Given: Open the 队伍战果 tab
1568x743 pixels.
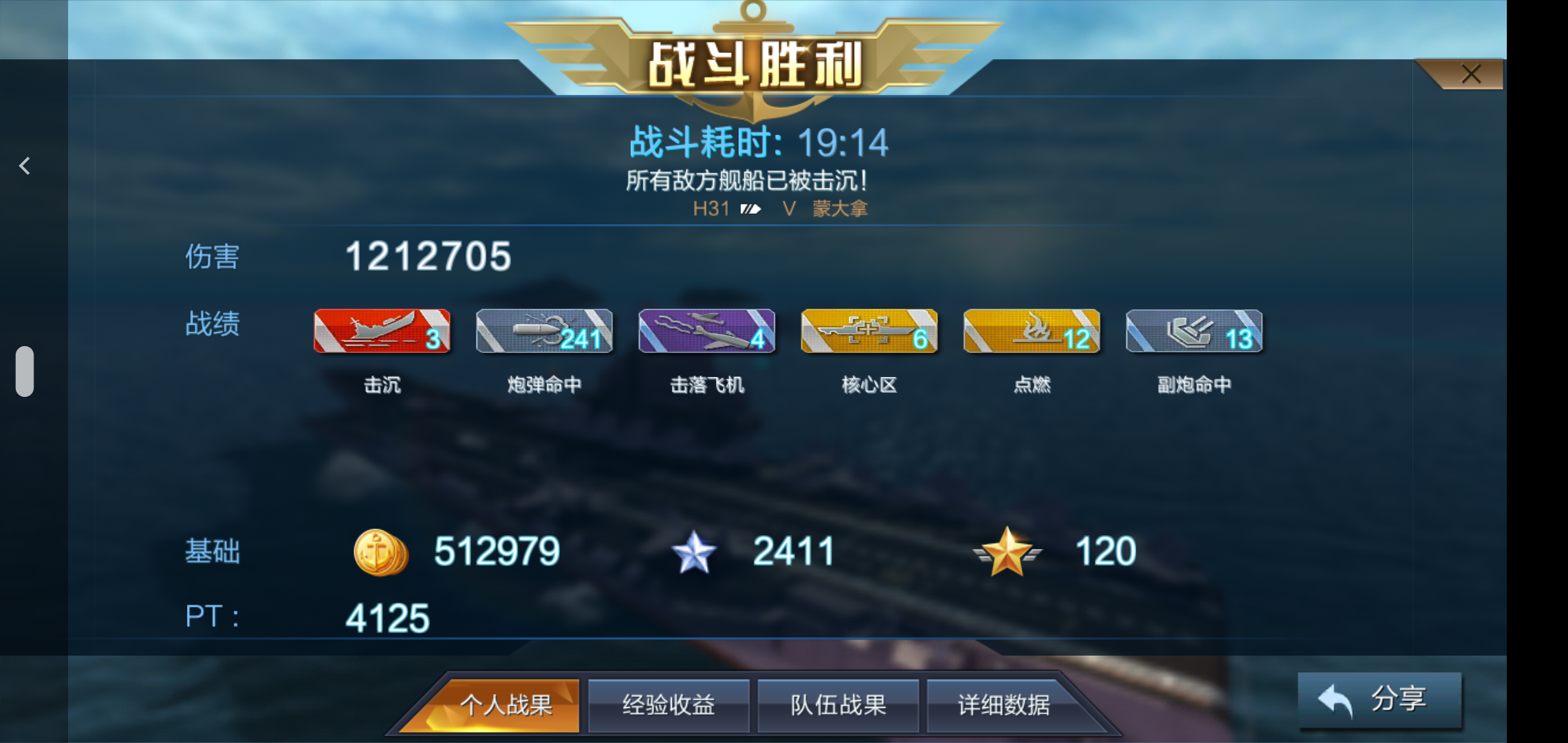Looking at the screenshot, I should click(x=838, y=704).
